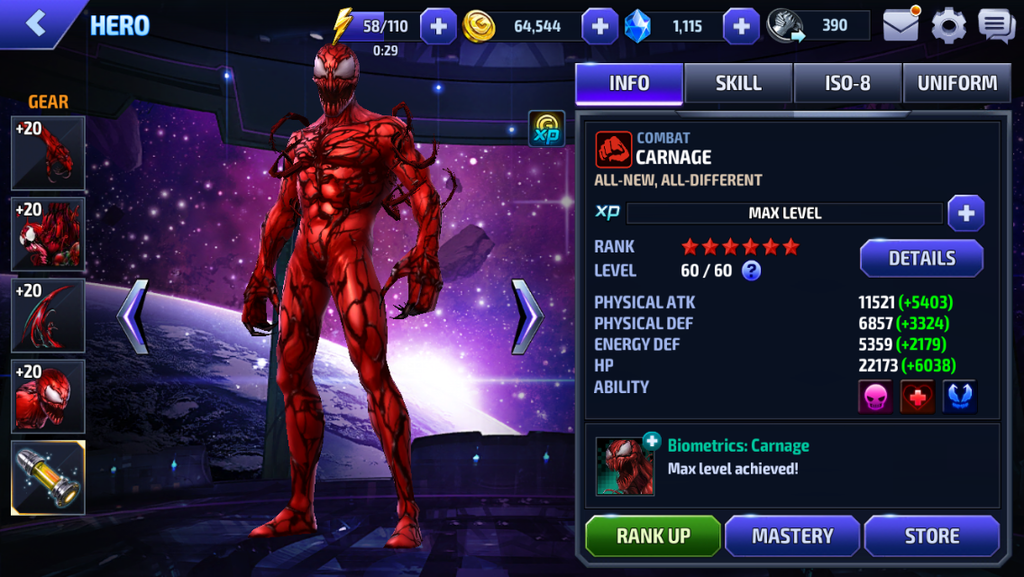Open the MASTERY screen
The width and height of the screenshot is (1024, 577).
point(792,536)
